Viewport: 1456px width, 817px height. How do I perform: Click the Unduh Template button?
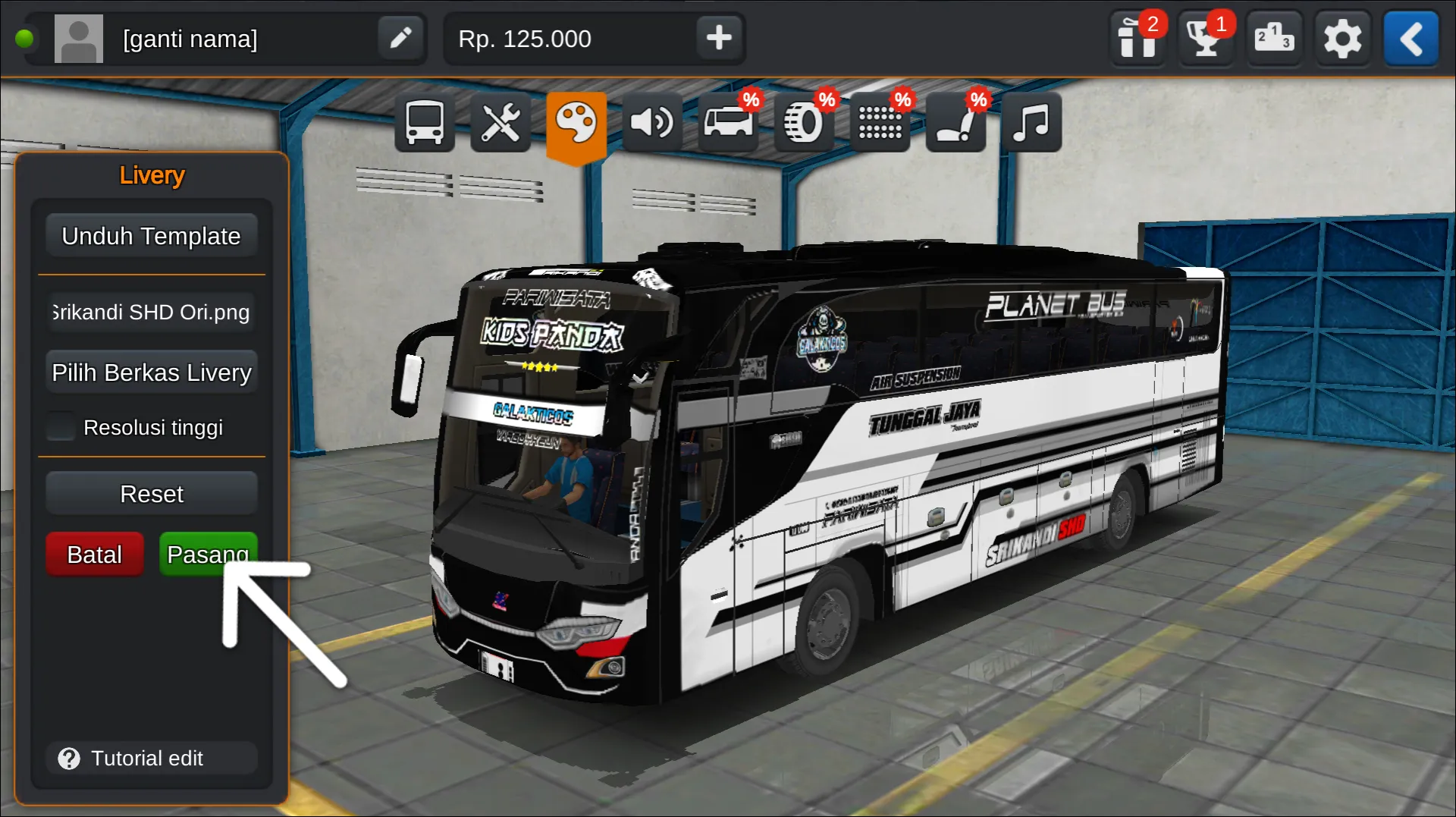tap(151, 236)
